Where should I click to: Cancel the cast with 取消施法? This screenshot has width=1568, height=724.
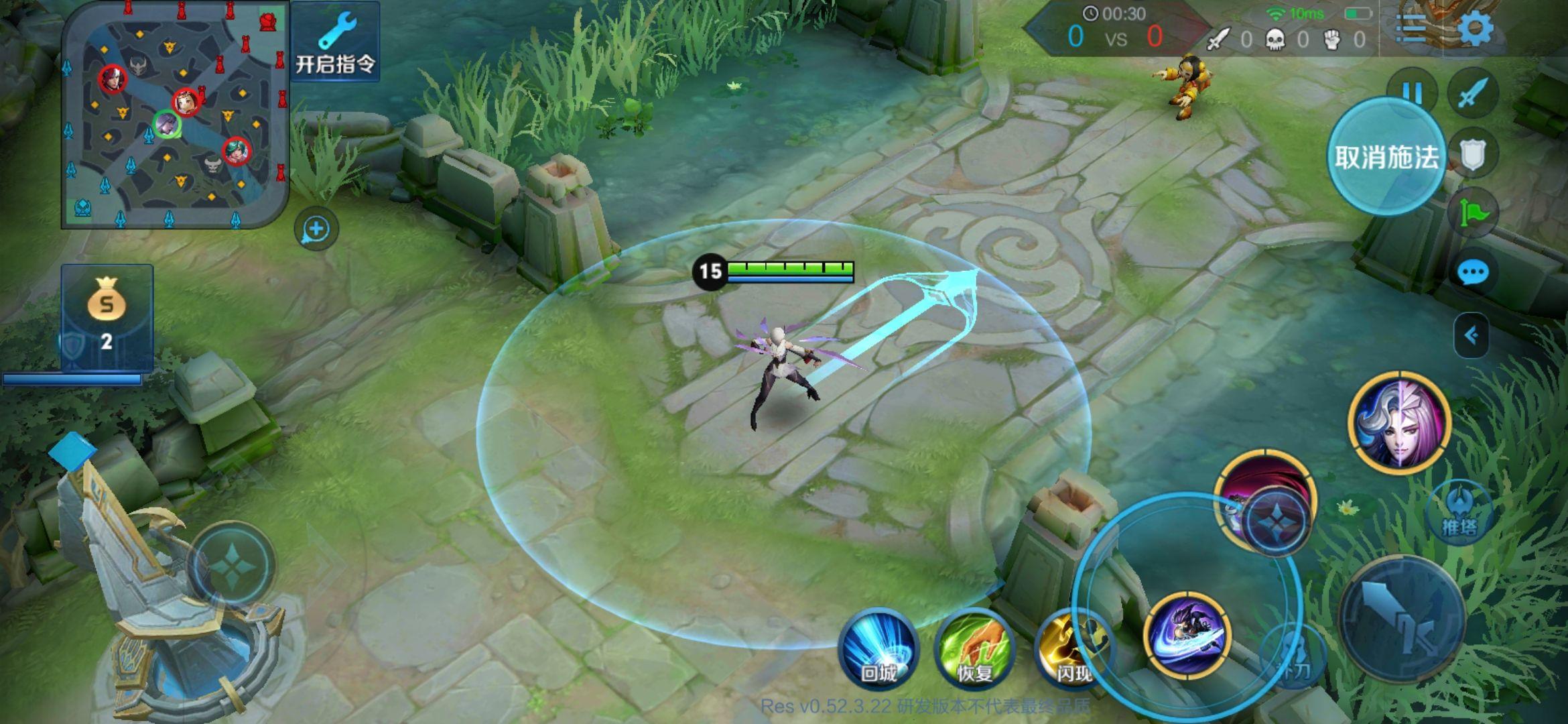coord(1386,157)
